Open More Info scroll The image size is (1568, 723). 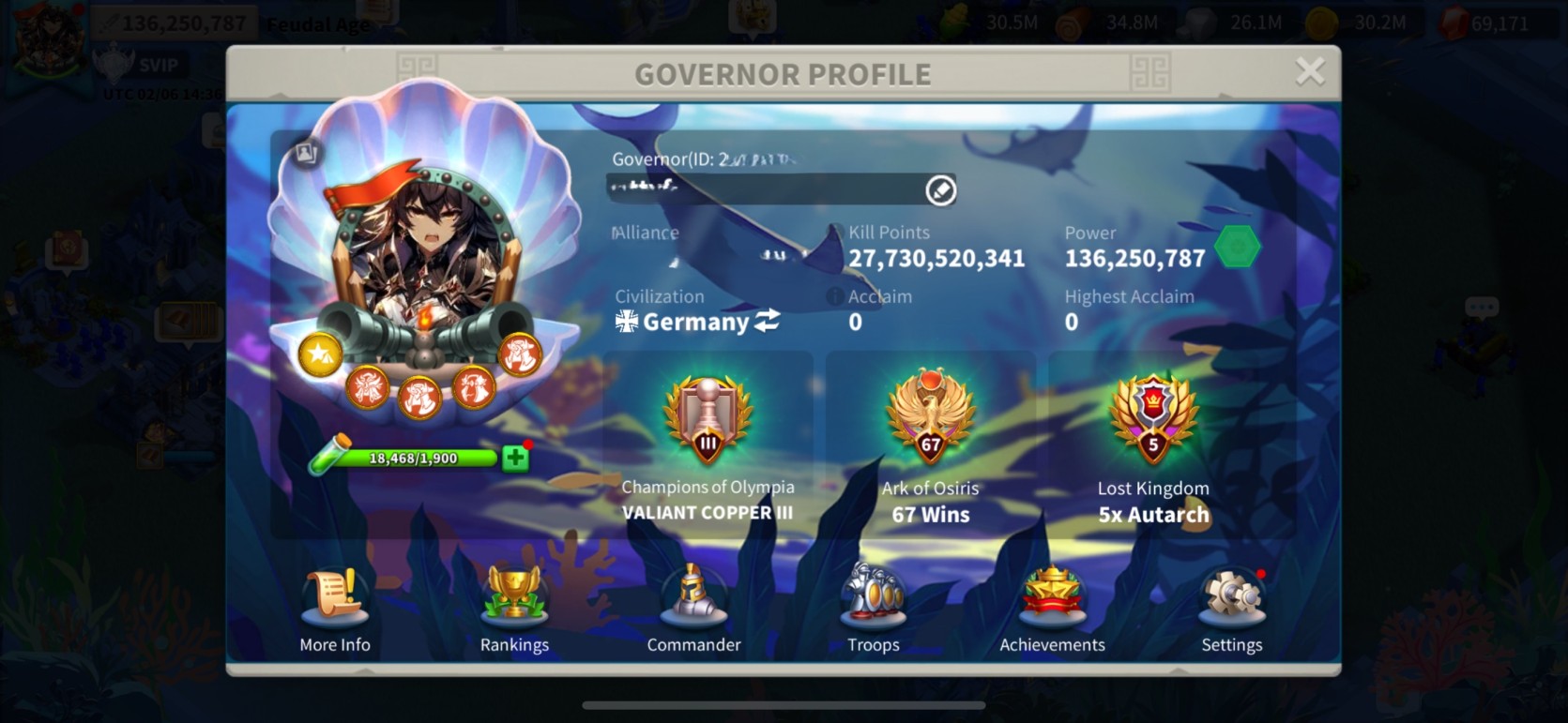(x=335, y=598)
